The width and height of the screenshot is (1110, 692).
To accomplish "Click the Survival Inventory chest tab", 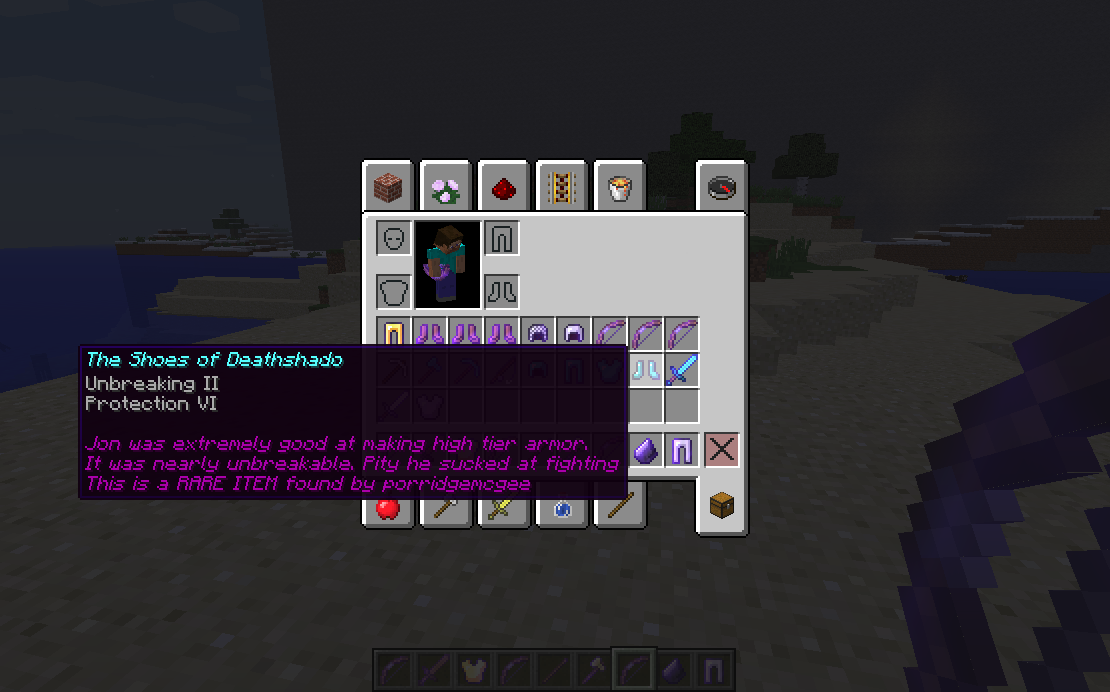I will click(722, 507).
